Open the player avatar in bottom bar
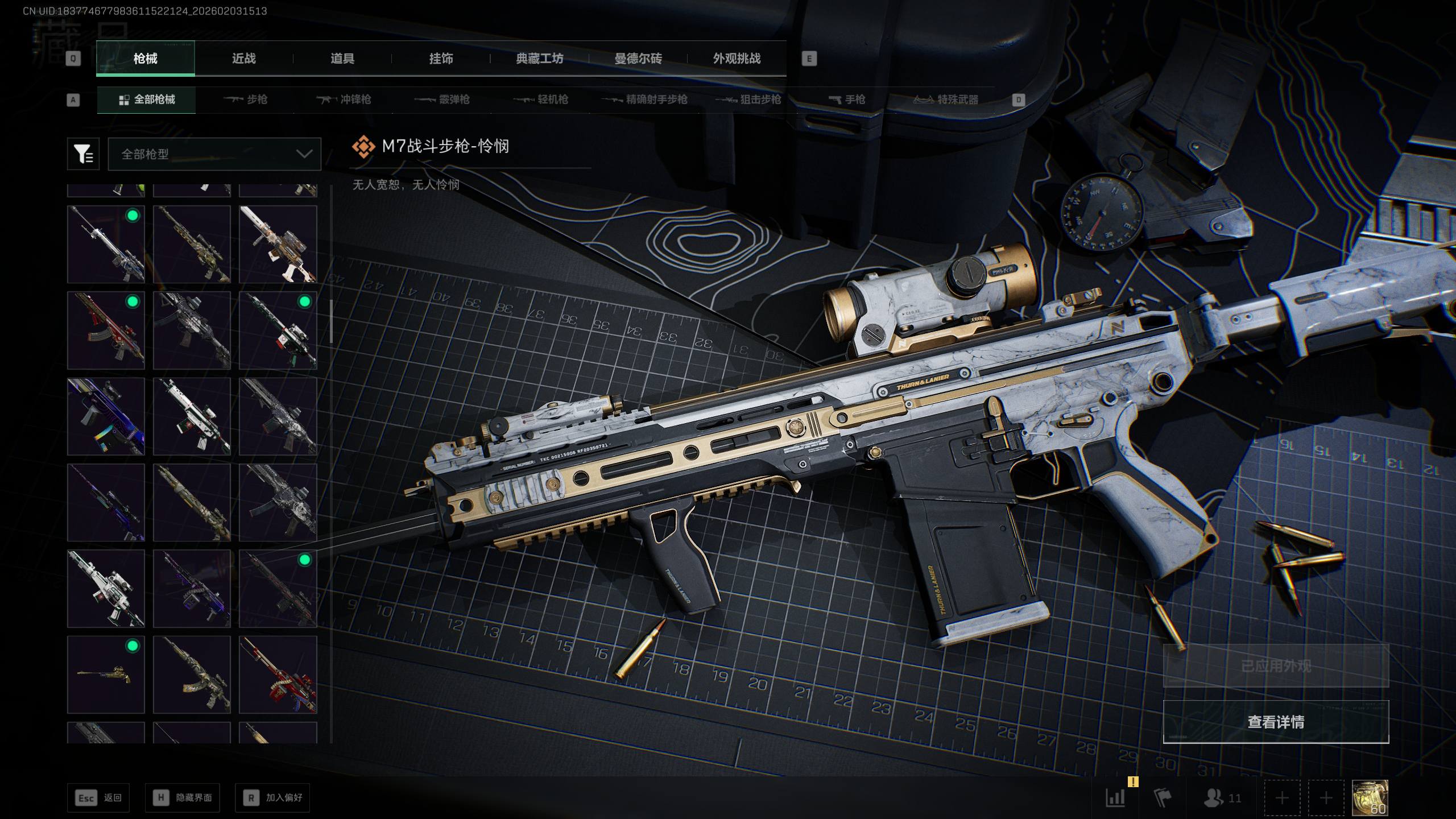Image resolution: width=1456 pixels, height=819 pixels. tap(1370, 797)
